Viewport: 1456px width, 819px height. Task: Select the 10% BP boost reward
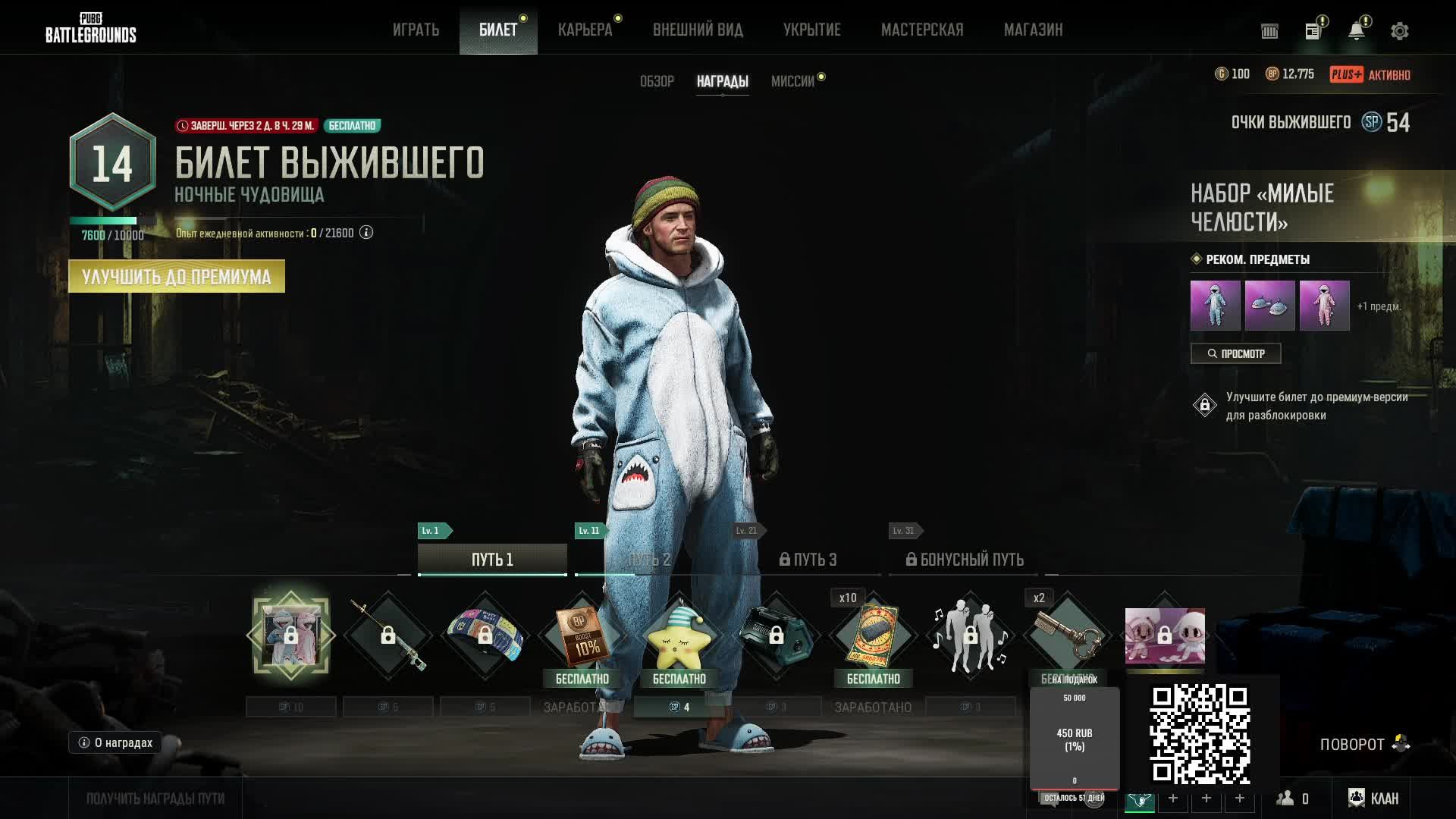pos(582,635)
